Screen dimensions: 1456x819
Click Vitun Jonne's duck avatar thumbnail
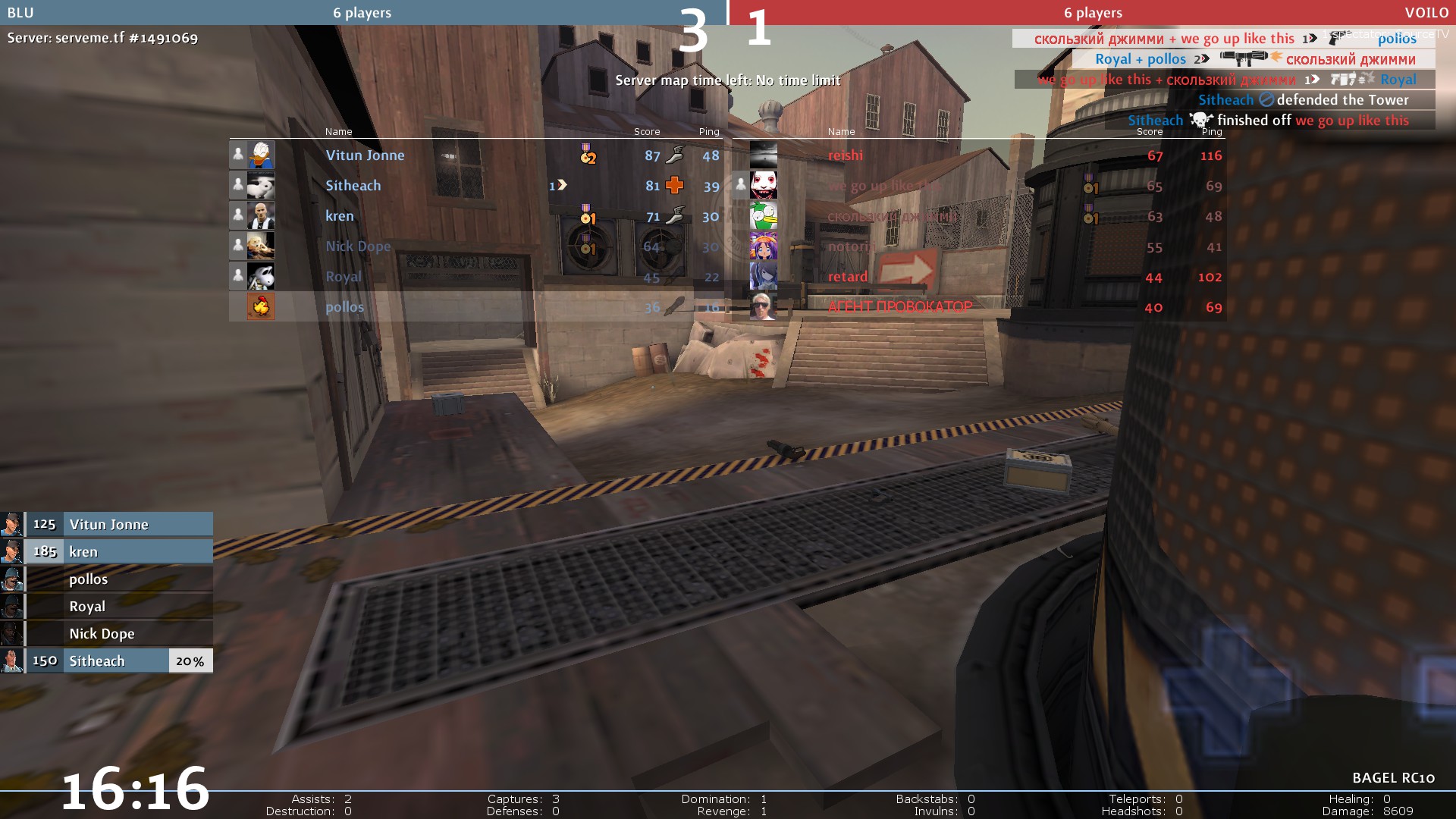click(x=261, y=155)
